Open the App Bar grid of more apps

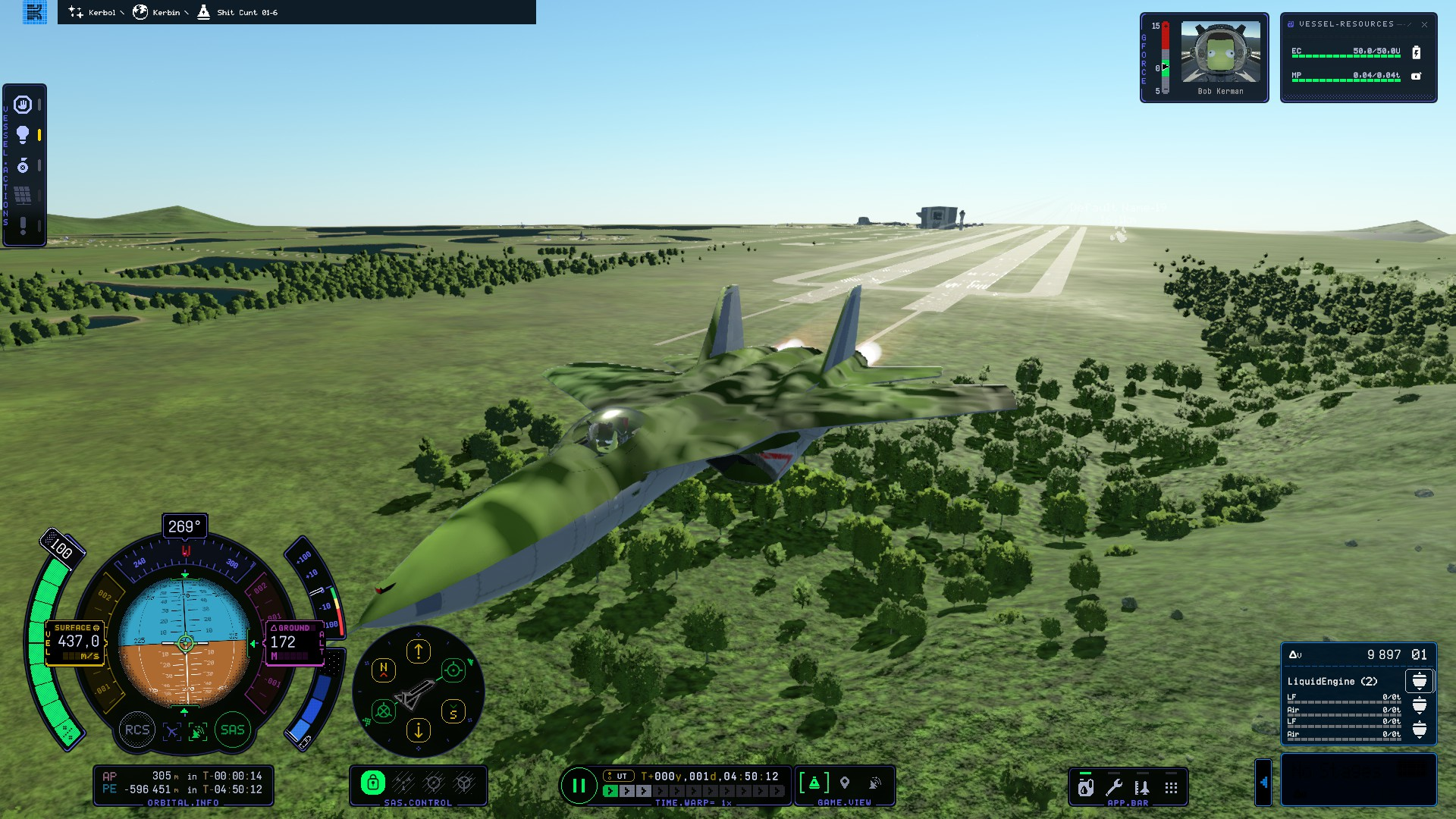click(1171, 787)
